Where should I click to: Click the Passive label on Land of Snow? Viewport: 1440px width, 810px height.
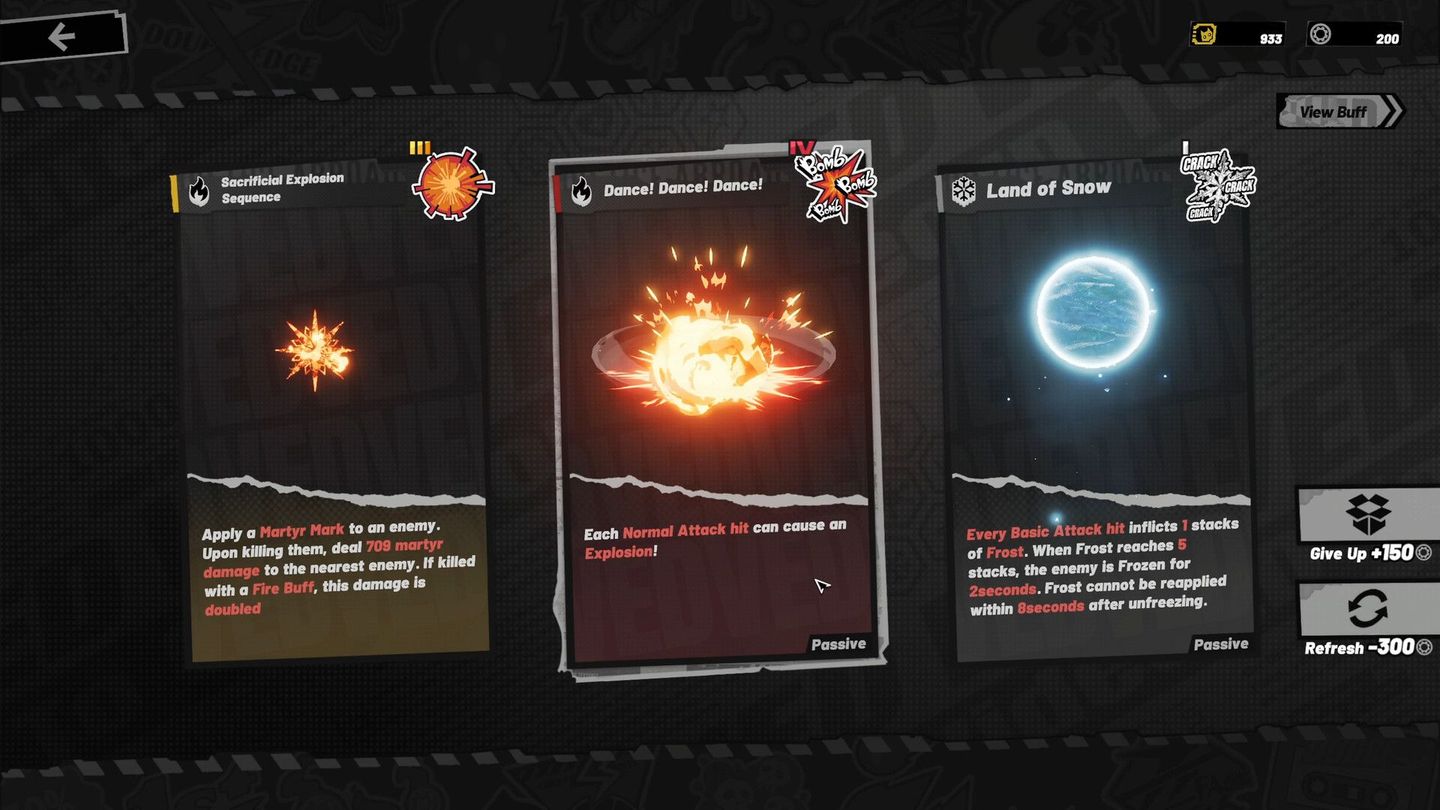pos(1221,644)
